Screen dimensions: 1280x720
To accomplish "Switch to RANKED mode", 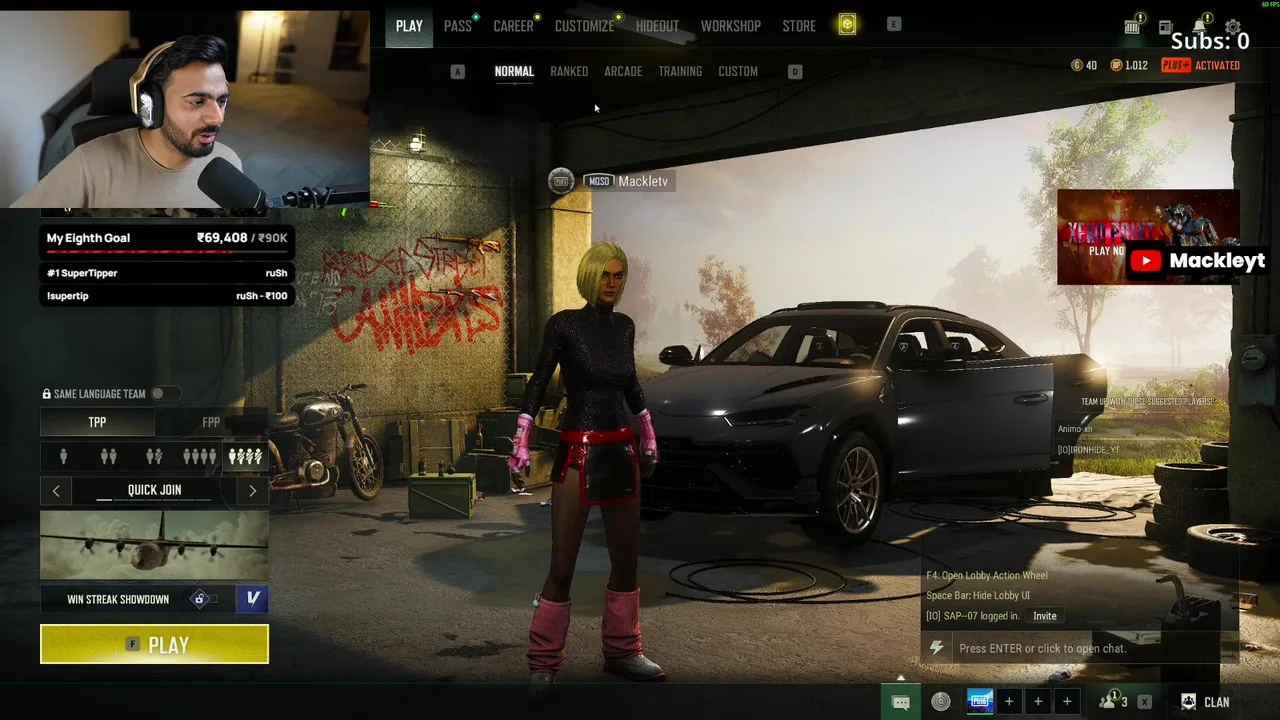I will tap(569, 72).
